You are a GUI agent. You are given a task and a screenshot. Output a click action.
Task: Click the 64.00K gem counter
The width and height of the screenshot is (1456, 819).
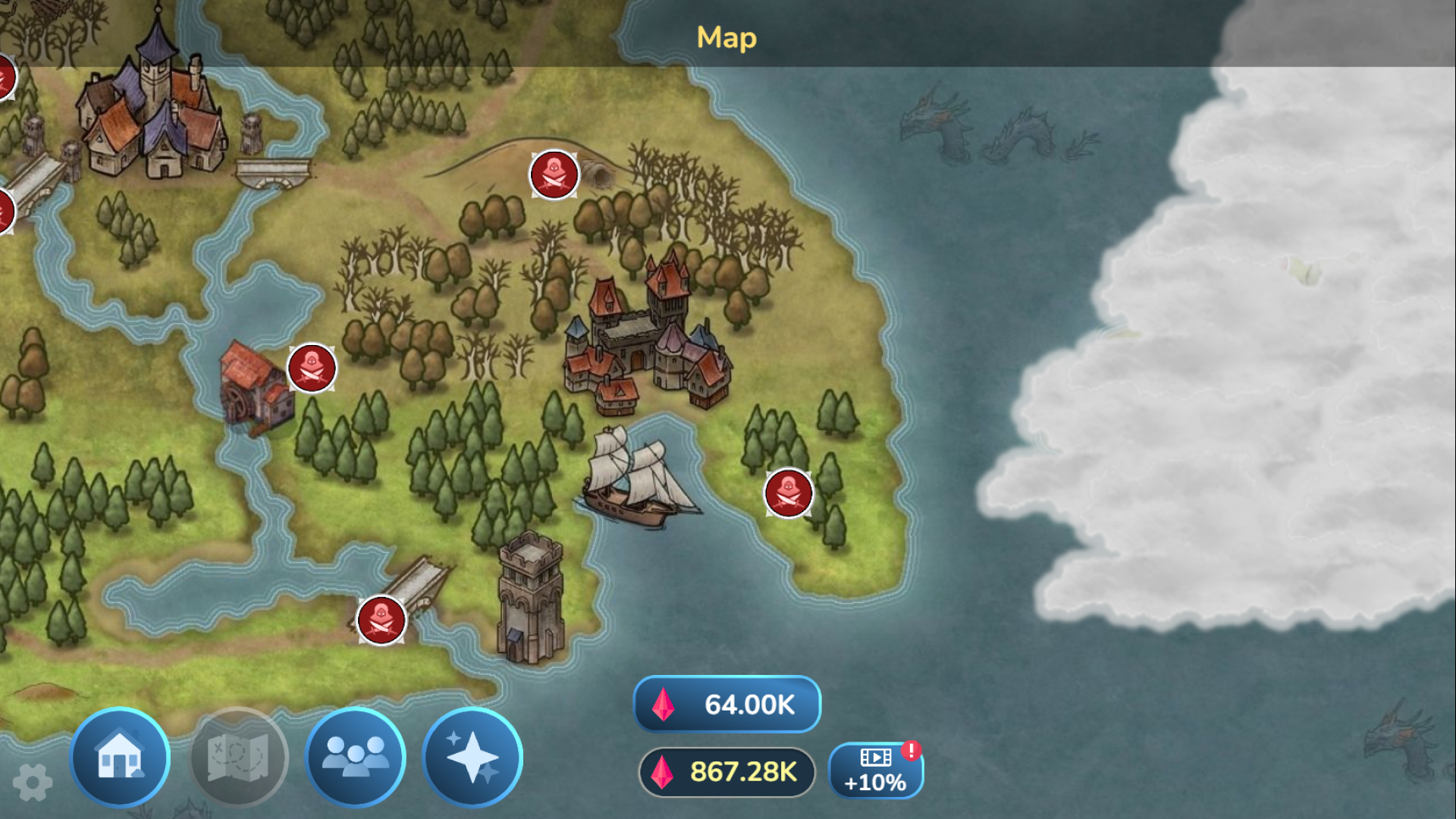[726, 705]
